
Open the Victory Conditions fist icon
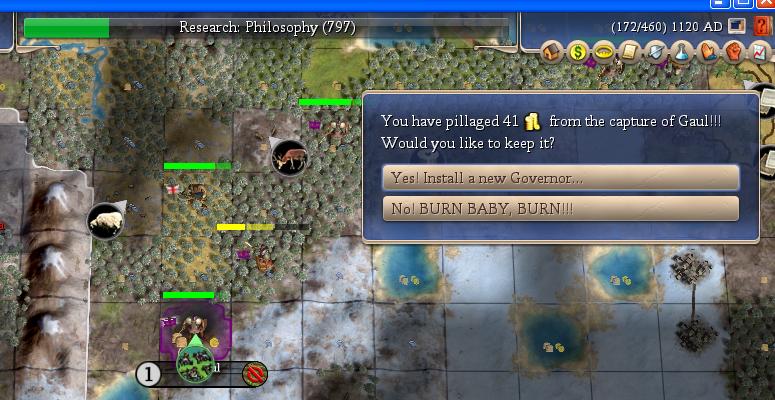pos(732,50)
